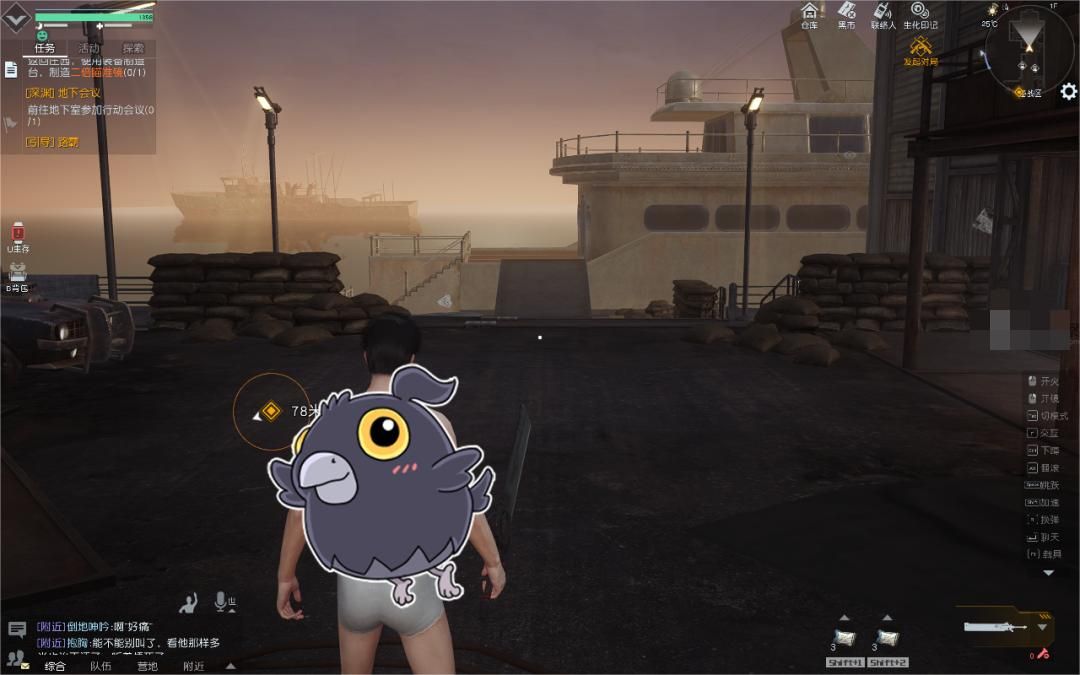The height and width of the screenshot is (675, 1080).
Task: Open the 生化印记 menu
Action: click(920, 15)
